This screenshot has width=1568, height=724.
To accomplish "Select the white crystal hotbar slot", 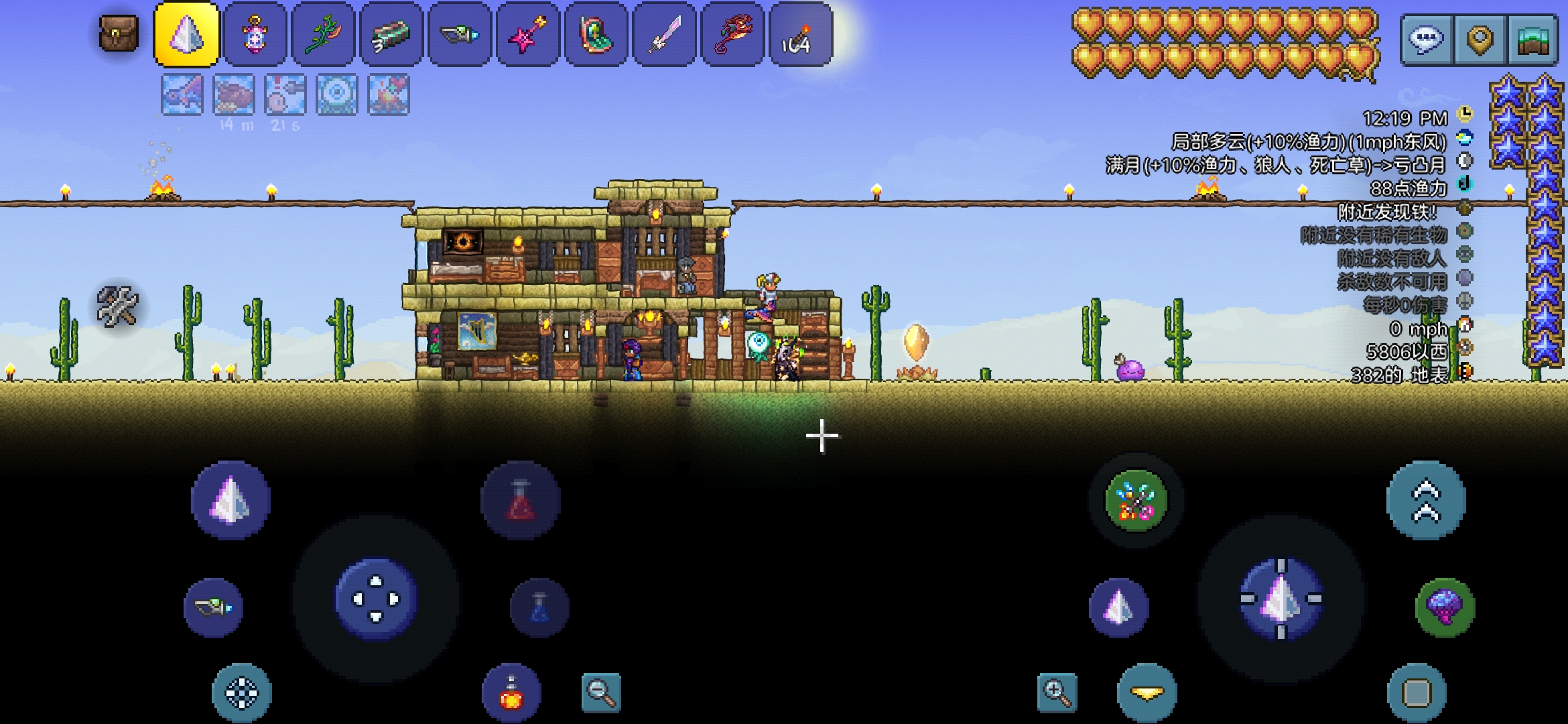I will [x=187, y=34].
